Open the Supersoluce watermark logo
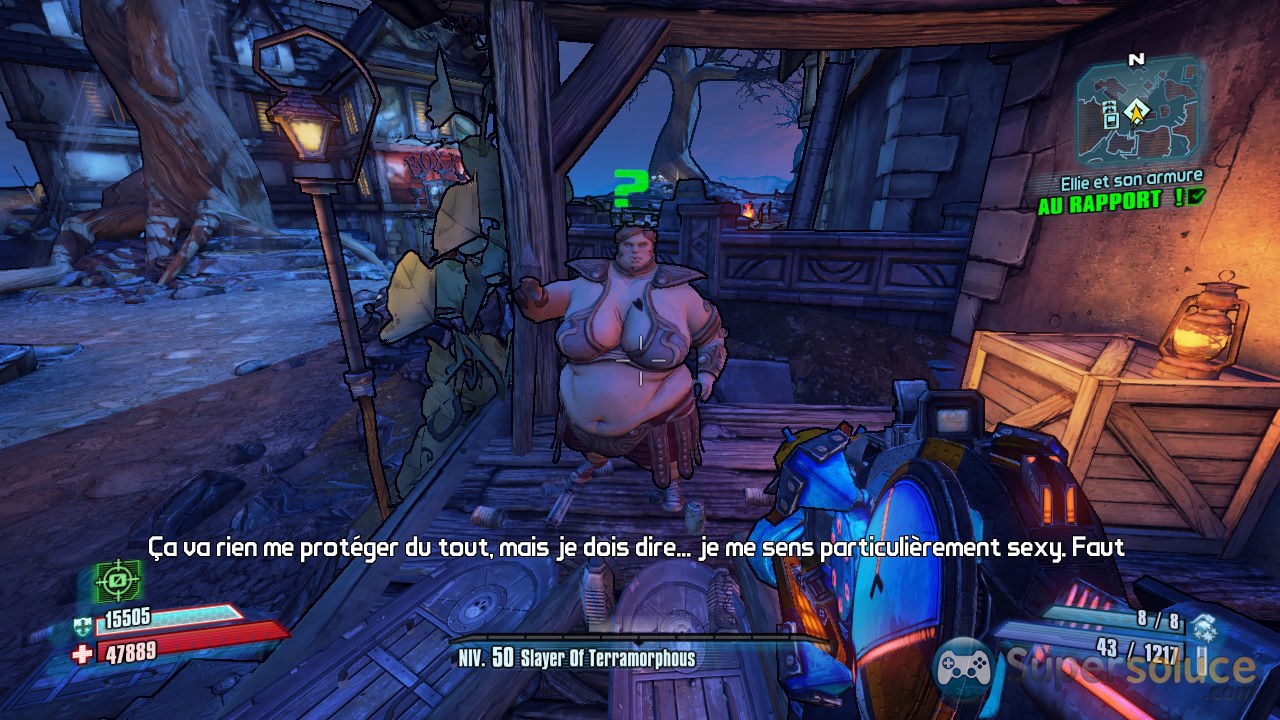 coord(1094,667)
